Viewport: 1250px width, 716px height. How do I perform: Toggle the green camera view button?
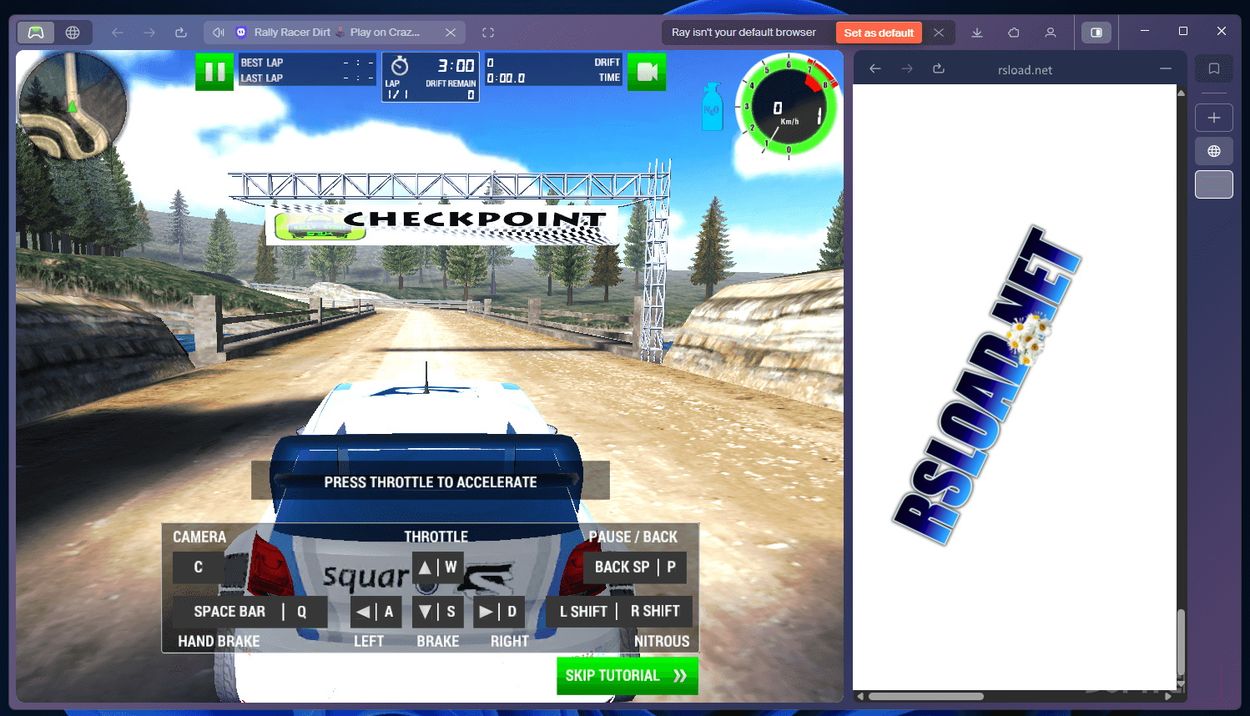coord(646,72)
